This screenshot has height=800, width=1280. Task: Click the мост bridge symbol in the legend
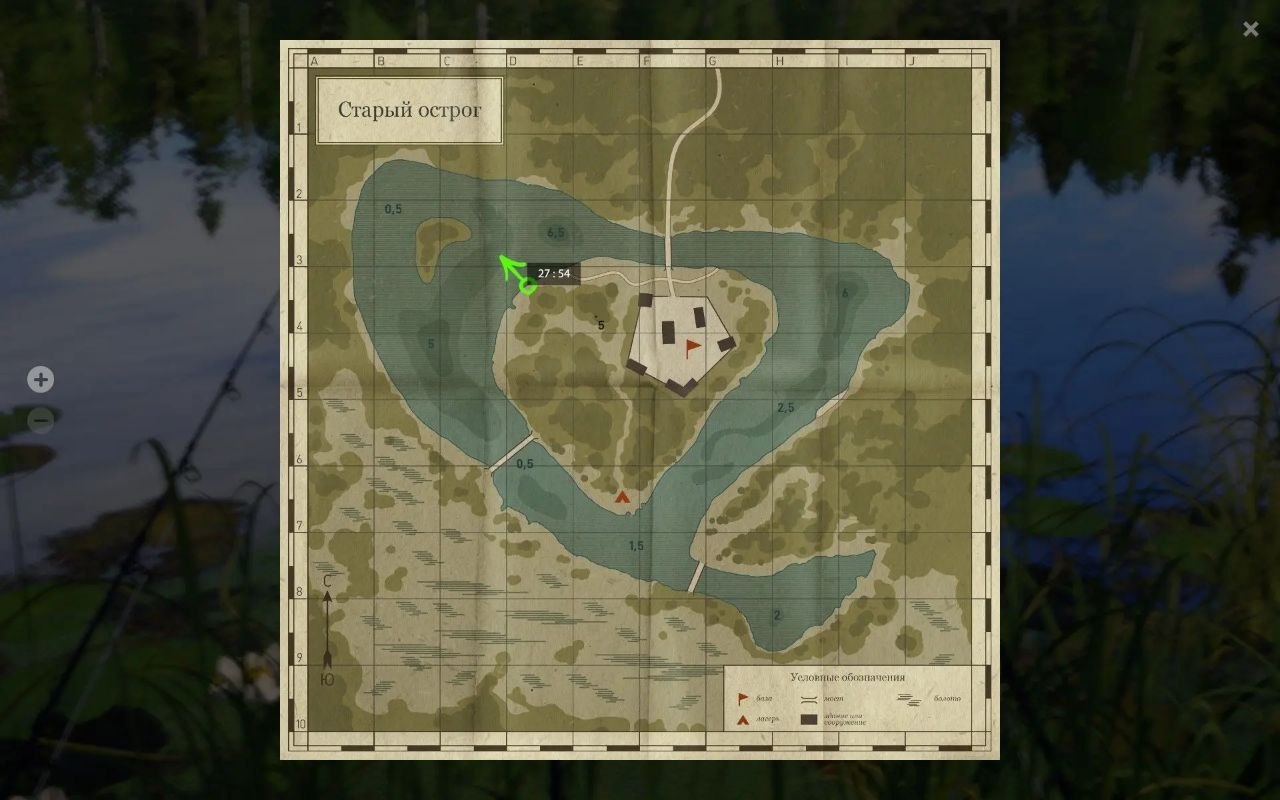(x=809, y=699)
